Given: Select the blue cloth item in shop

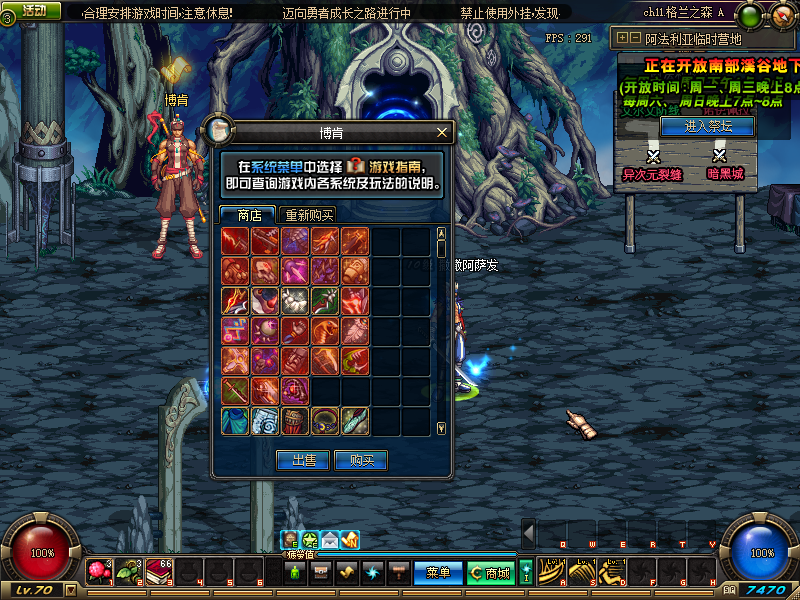Looking at the screenshot, I should coord(236,421).
